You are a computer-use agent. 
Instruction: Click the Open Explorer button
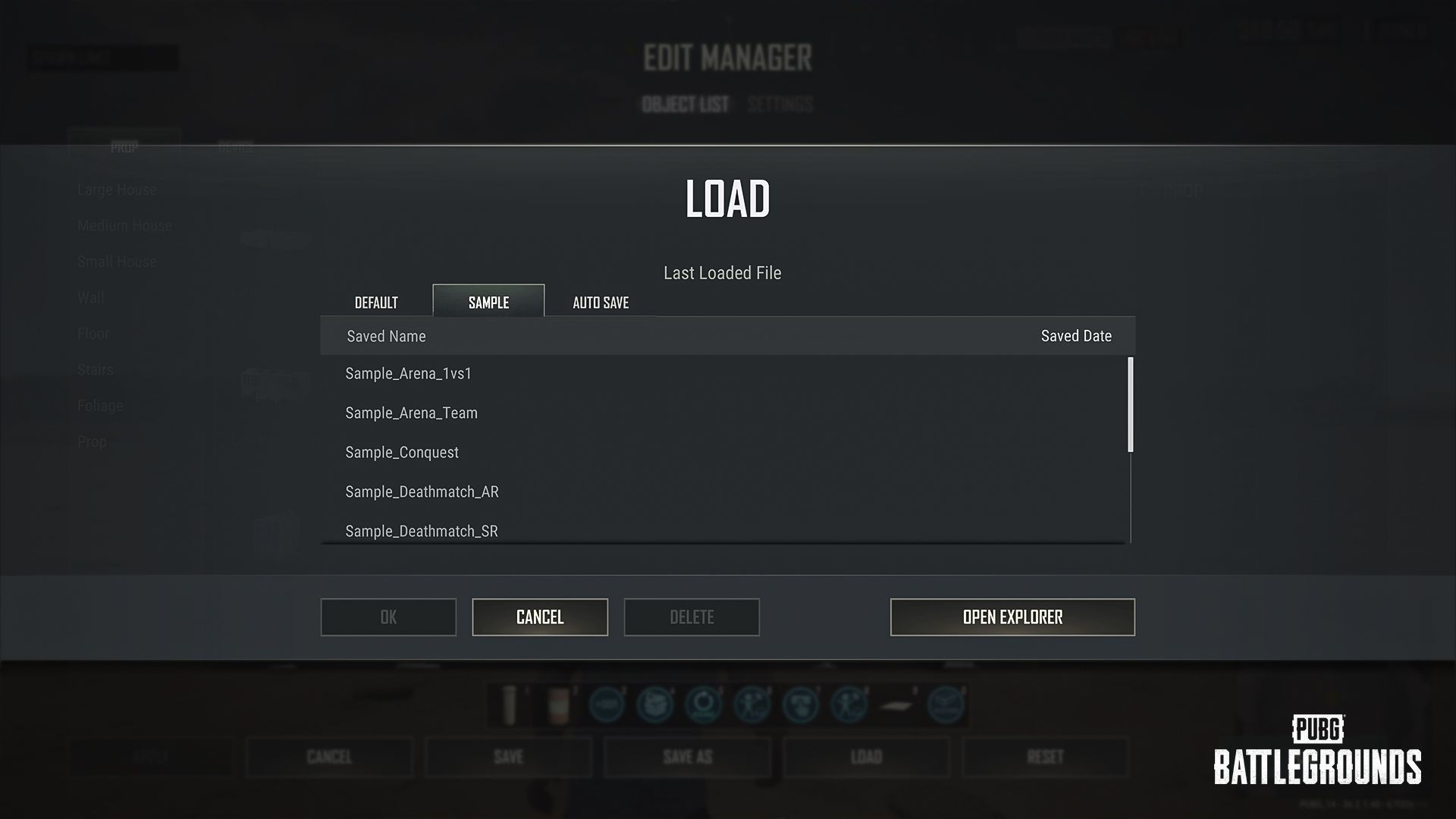click(x=1012, y=617)
